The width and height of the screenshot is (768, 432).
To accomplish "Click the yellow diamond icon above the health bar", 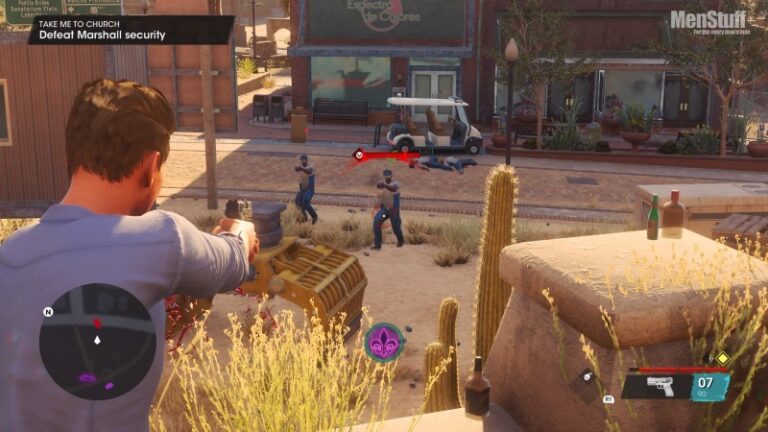I will [722, 358].
